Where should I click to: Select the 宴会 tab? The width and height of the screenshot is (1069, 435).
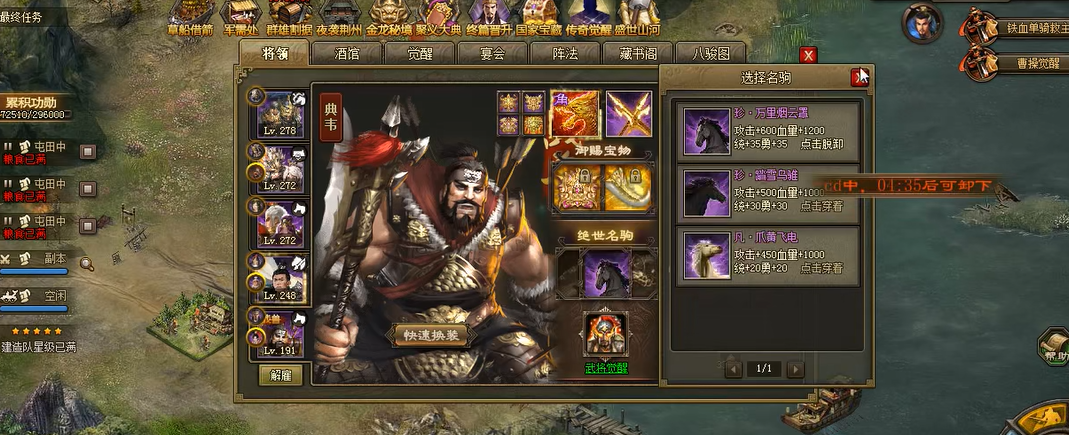489,54
